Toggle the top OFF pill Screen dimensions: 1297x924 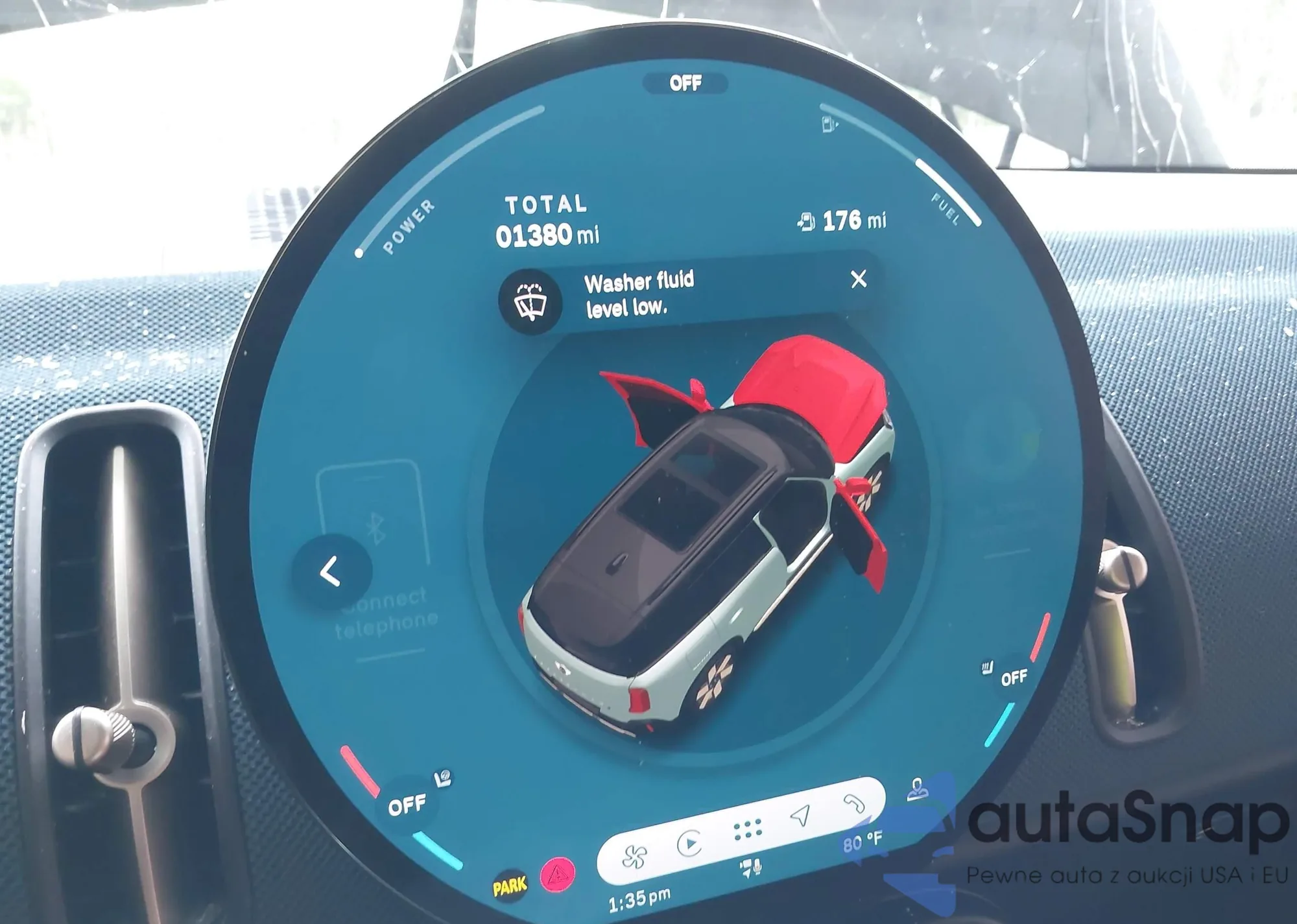pos(685,83)
